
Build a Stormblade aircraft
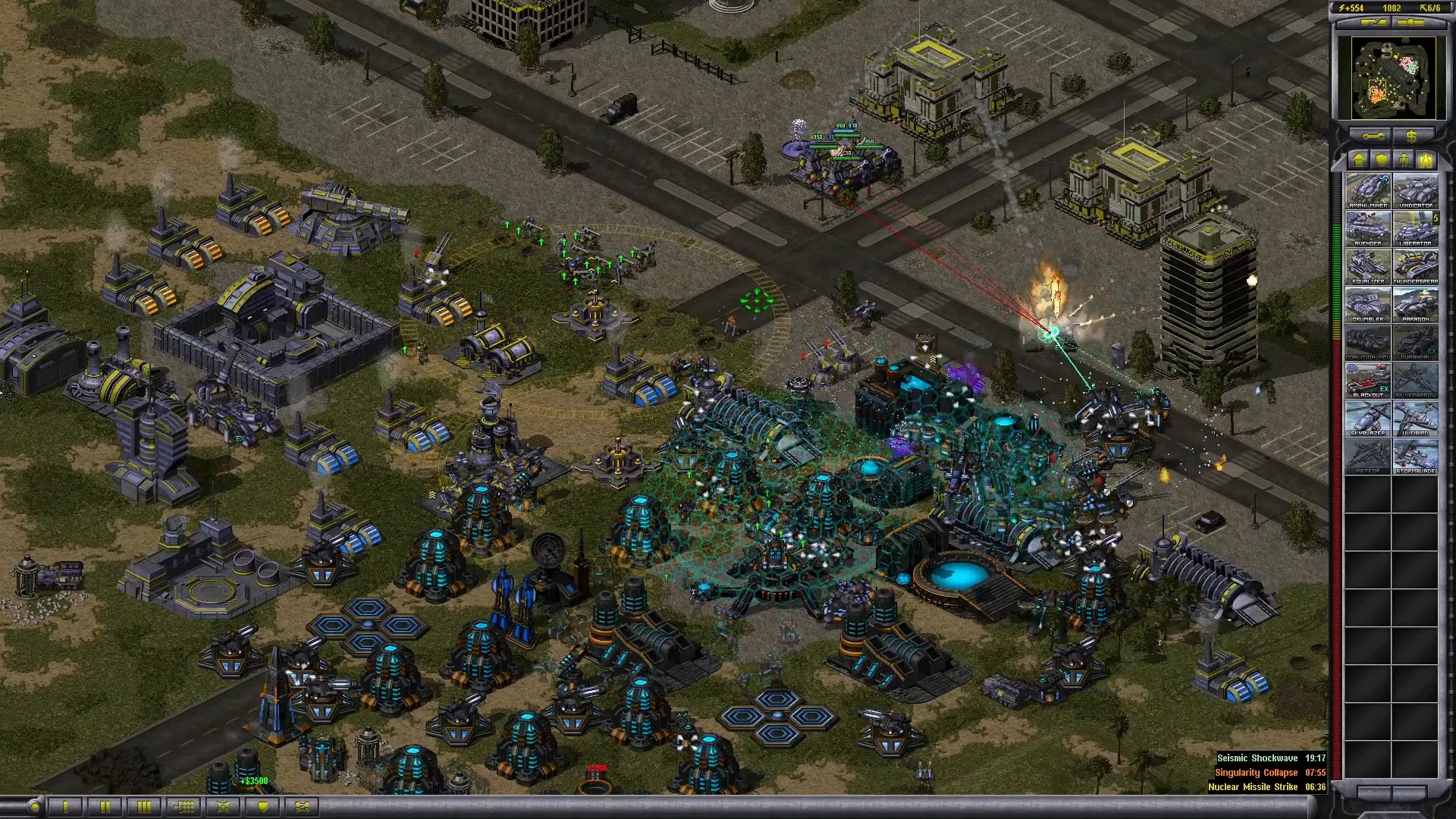(x=1415, y=456)
